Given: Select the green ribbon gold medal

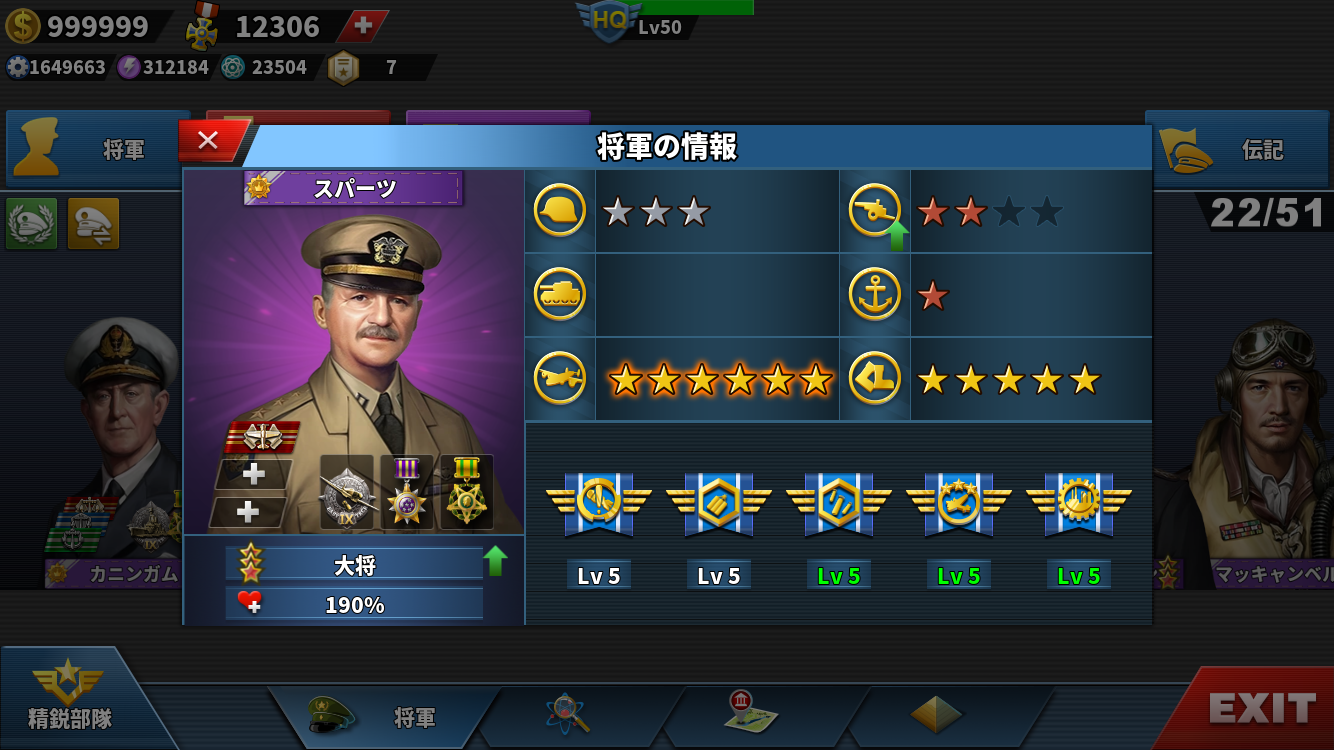Looking at the screenshot, I should [x=466, y=492].
